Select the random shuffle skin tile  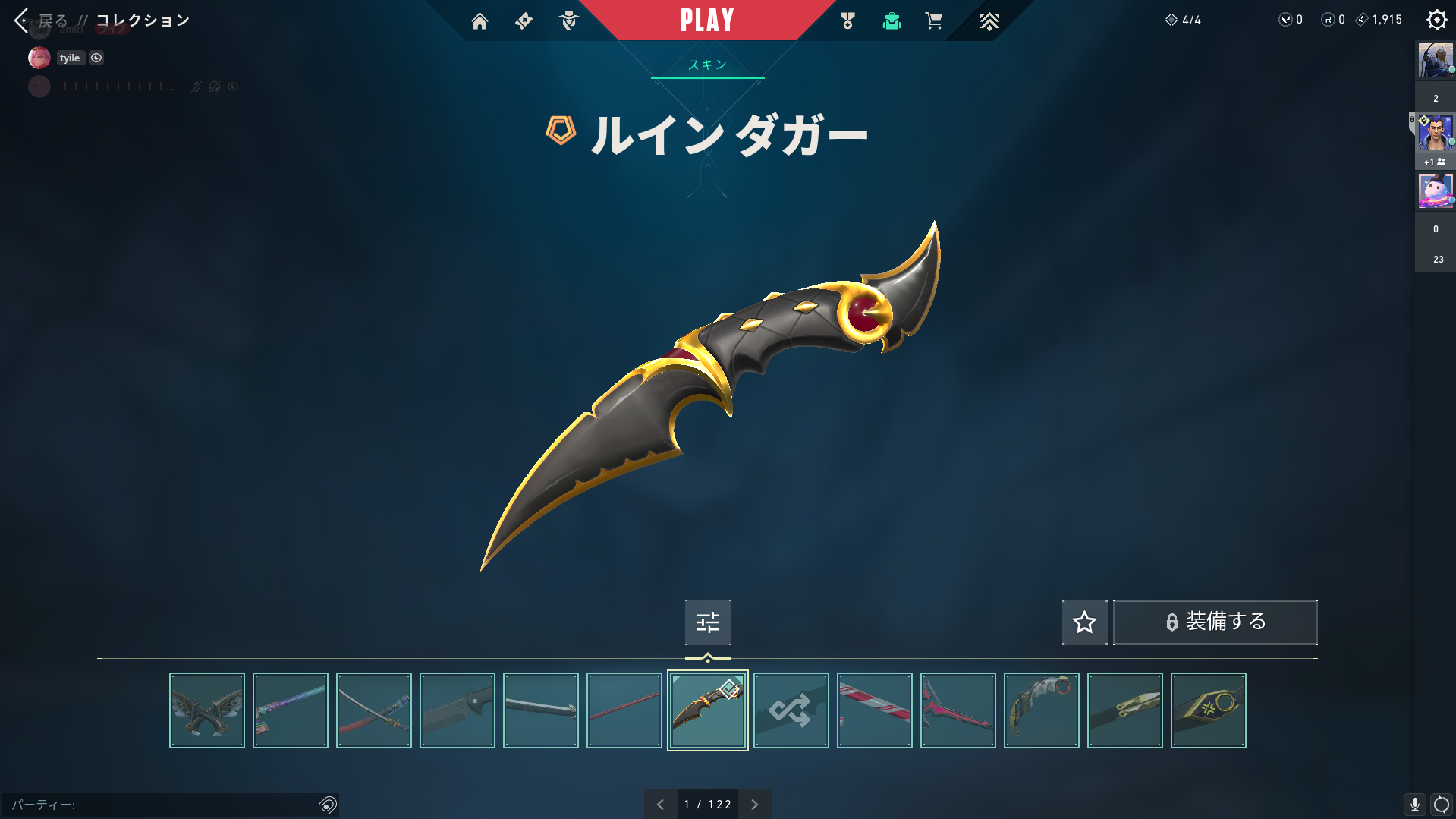pos(791,710)
